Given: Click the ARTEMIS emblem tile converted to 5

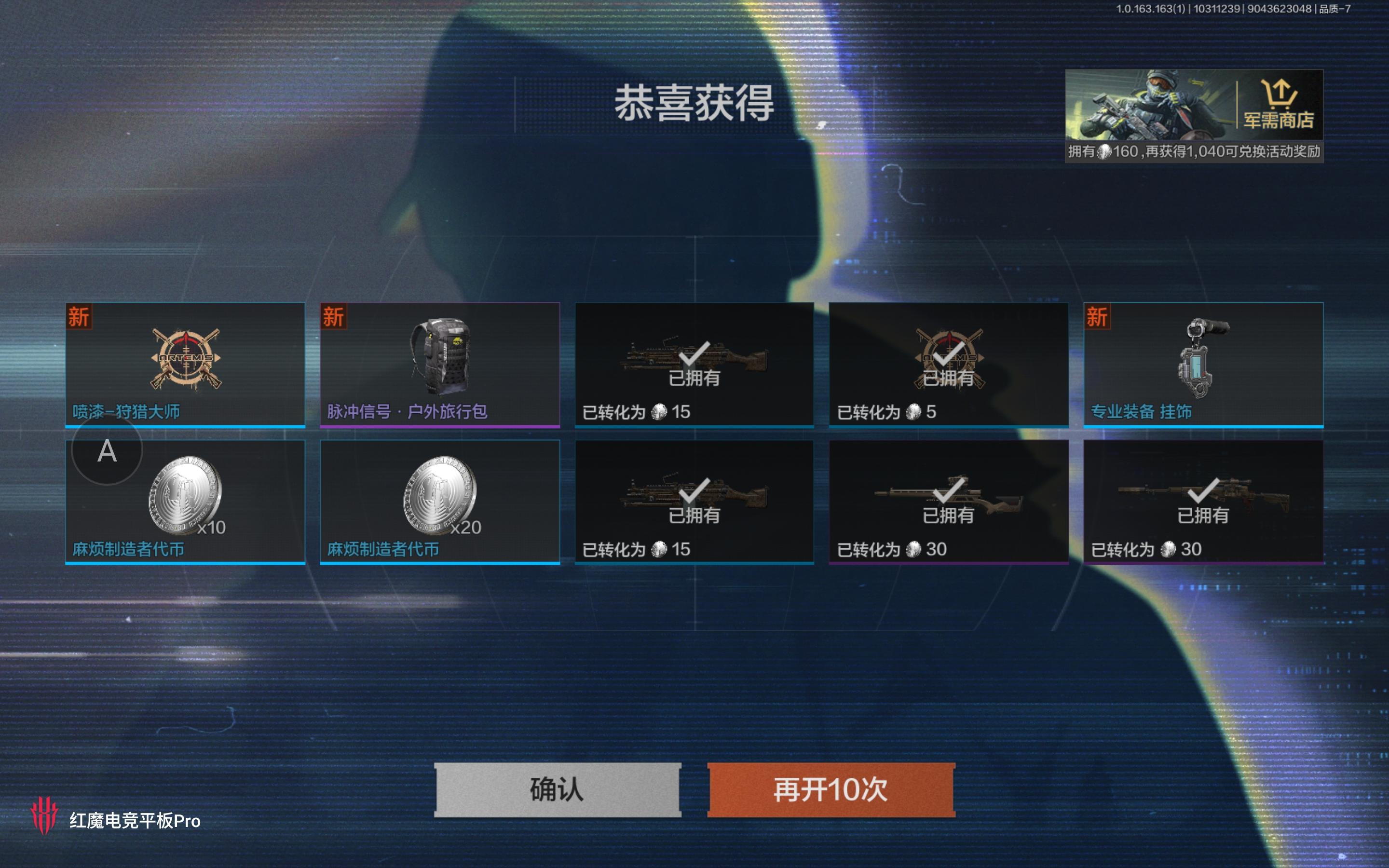Looking at the screenshot, I should (948, 362).
